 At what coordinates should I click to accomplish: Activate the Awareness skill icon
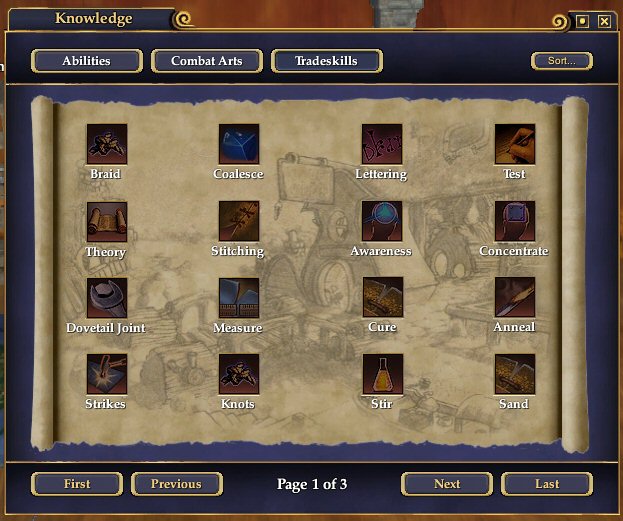tap(382, 221)
